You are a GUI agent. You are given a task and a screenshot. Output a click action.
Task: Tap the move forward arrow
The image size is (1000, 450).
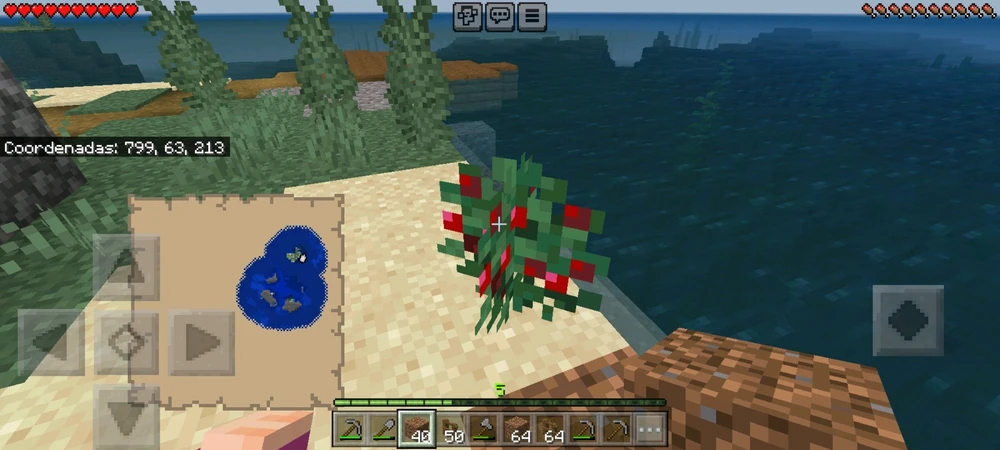coord(125,266)
